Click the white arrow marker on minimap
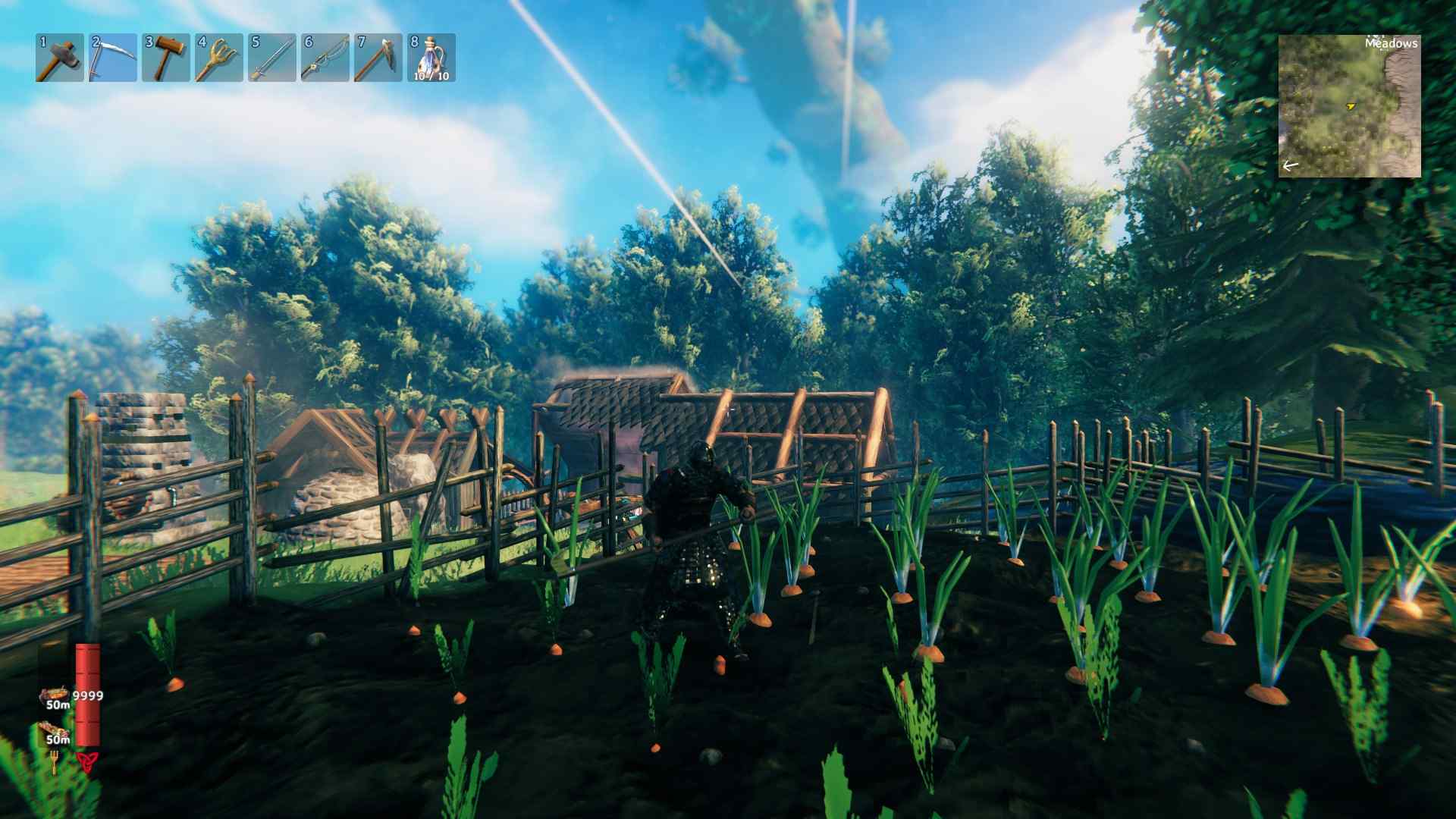This screenshot has width=1456, height=819. (1291, 165)
